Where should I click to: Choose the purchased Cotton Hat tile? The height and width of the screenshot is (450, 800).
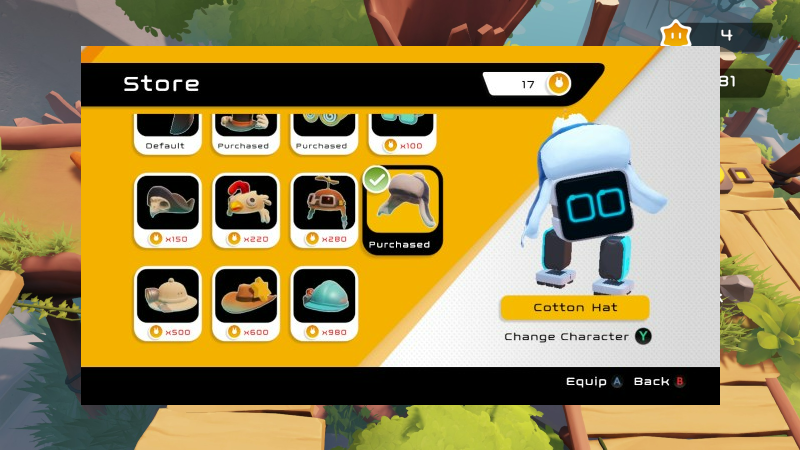point(400,210)
